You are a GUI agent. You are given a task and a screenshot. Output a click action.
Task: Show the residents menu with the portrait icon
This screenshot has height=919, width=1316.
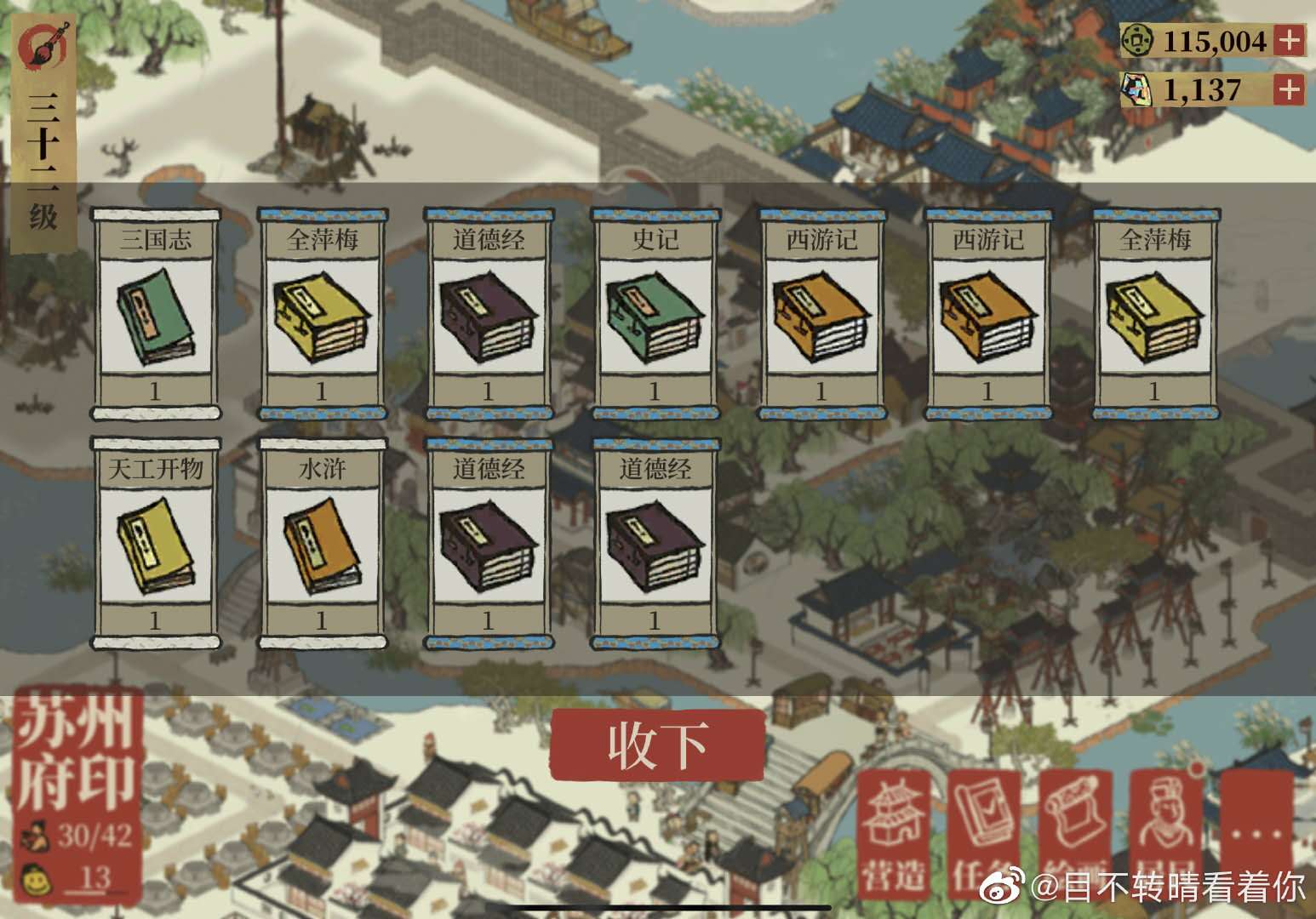(x=1164, y=834)
